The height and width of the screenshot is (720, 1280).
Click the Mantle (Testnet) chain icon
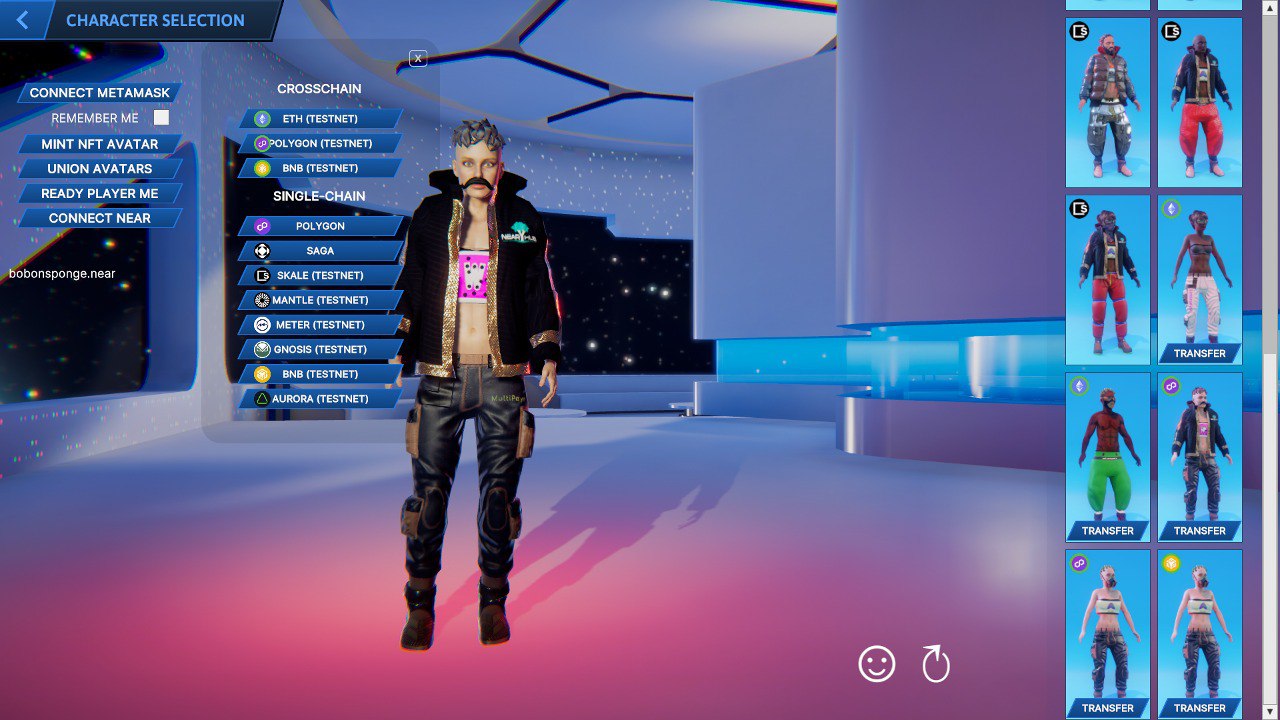[261, 300]
